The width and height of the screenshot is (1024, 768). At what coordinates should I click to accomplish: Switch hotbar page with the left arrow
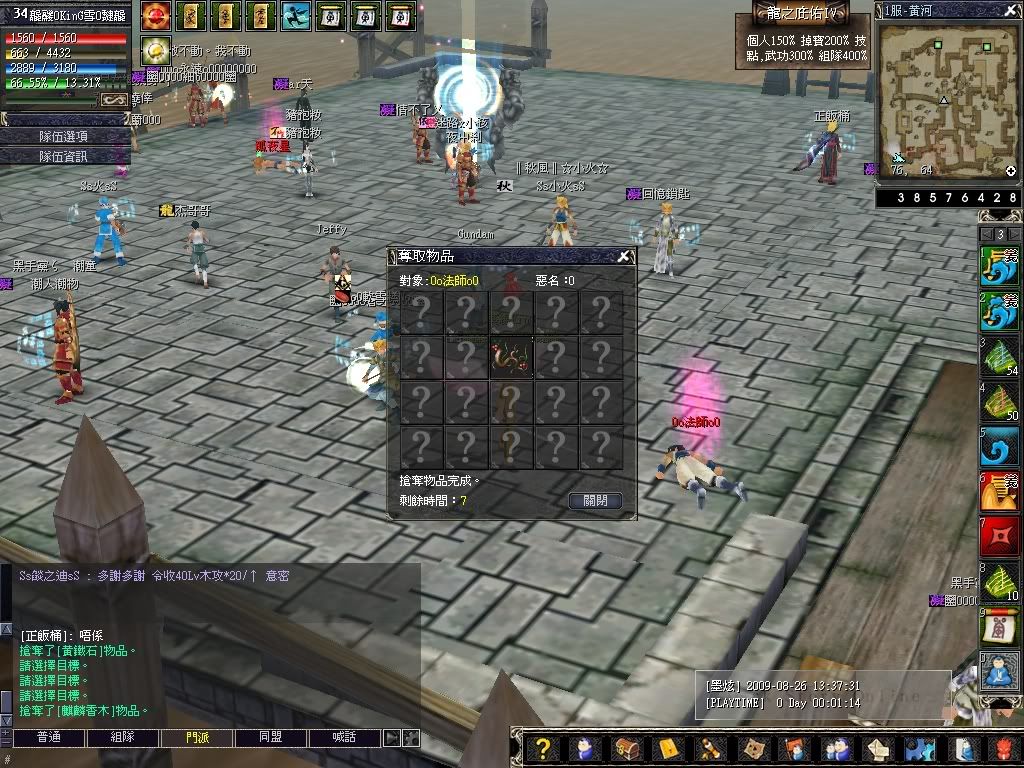pyautogui.click(x=985, y=234)
